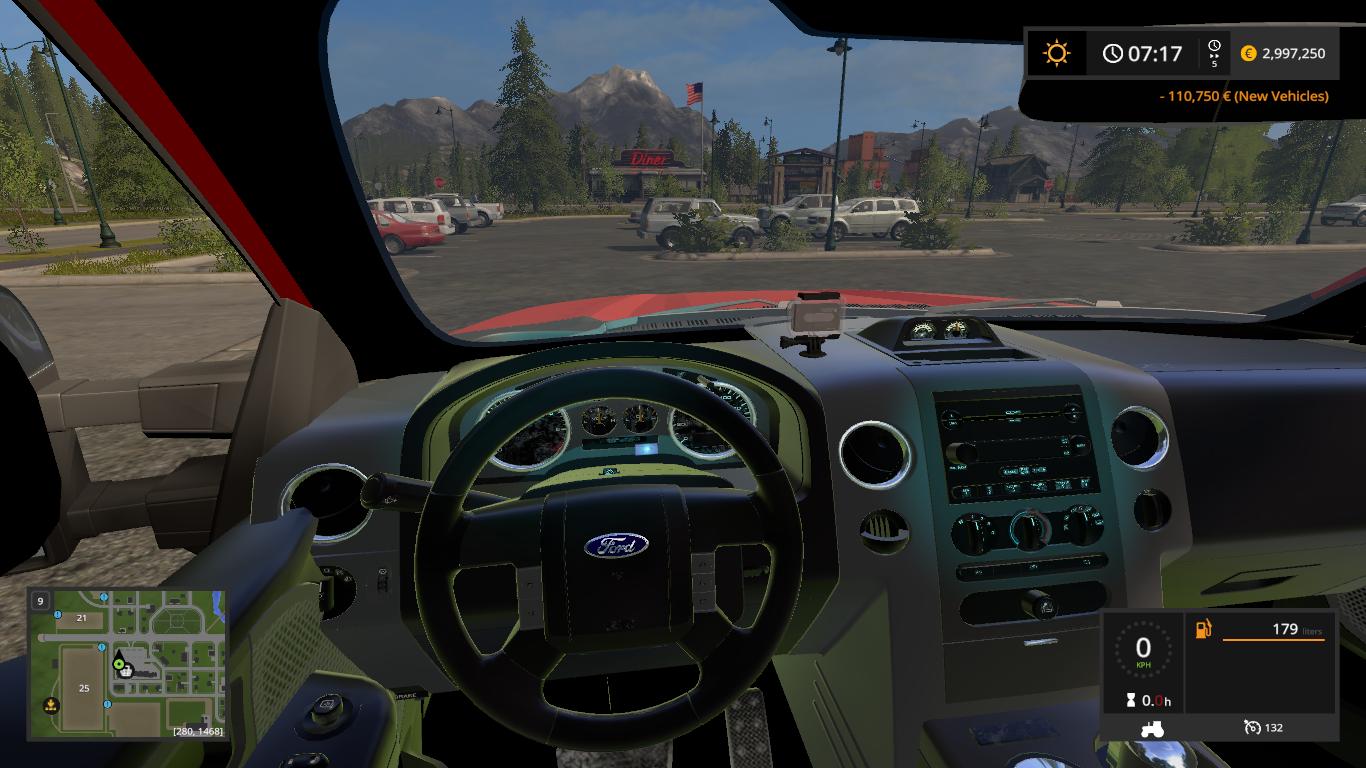1366x768 pixels.
Task: Click the sun weather icon
Action: pos(1056,53)
